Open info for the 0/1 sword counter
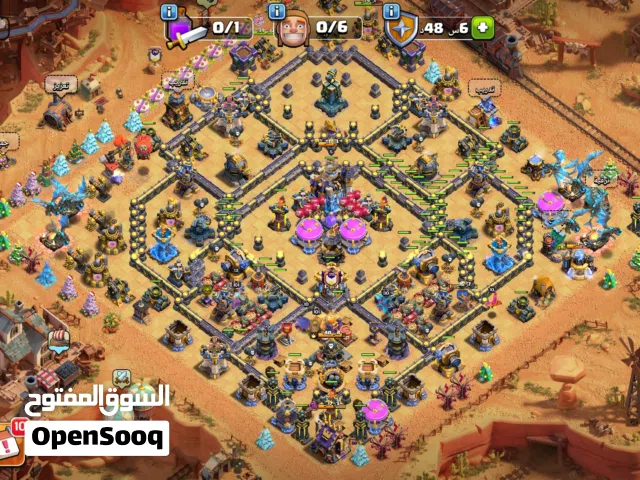Screen dimensions: 640x480 [169, 12]
